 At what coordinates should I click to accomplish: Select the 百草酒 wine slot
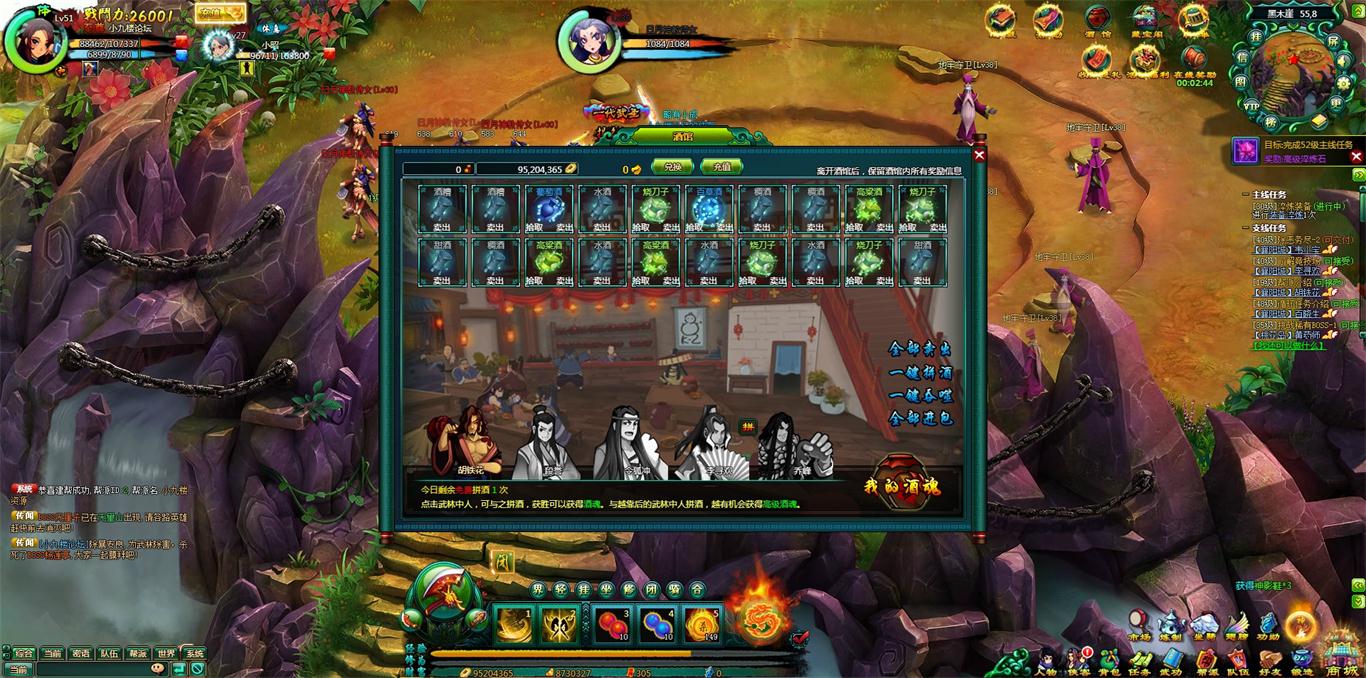tap(709, 209)
